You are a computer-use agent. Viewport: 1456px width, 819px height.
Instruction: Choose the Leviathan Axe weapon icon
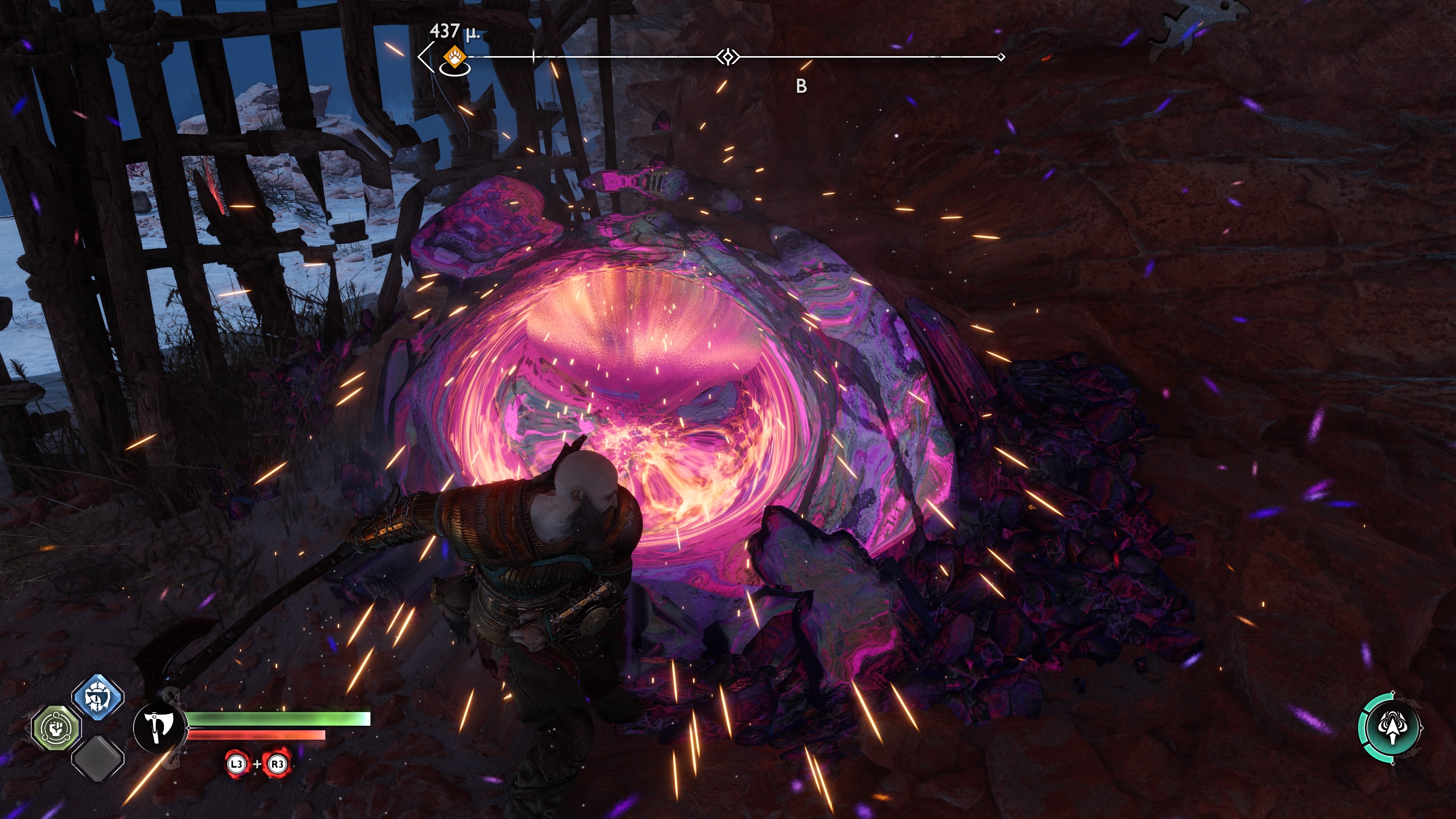(x=159, y=728)
